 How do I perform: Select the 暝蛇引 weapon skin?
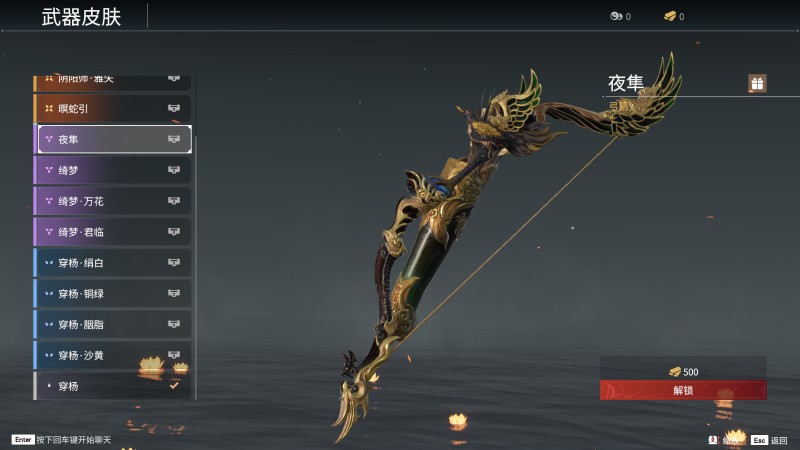click(x=113, y=108)
